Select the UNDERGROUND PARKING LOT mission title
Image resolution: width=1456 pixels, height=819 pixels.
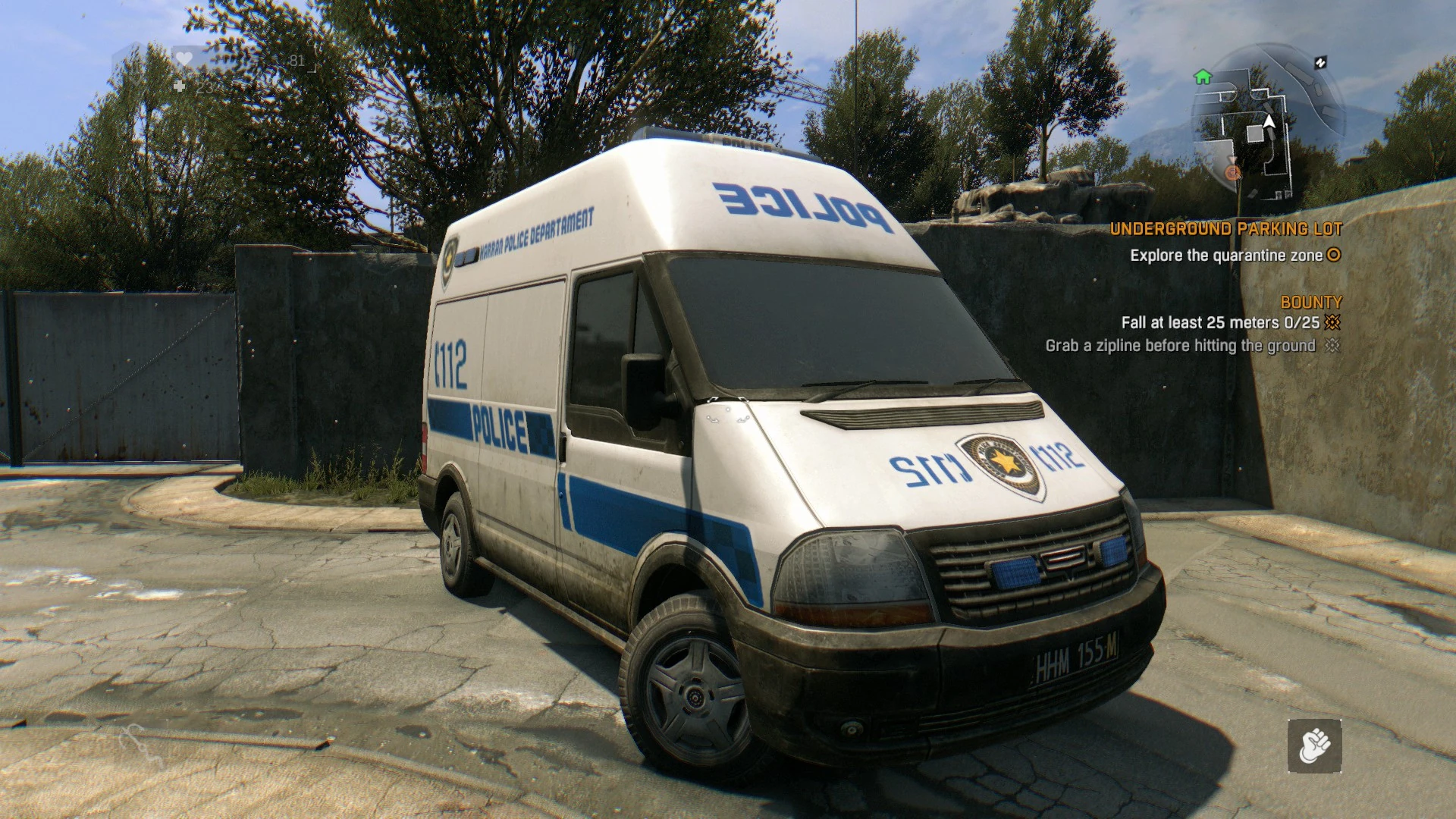(1227, 227)
